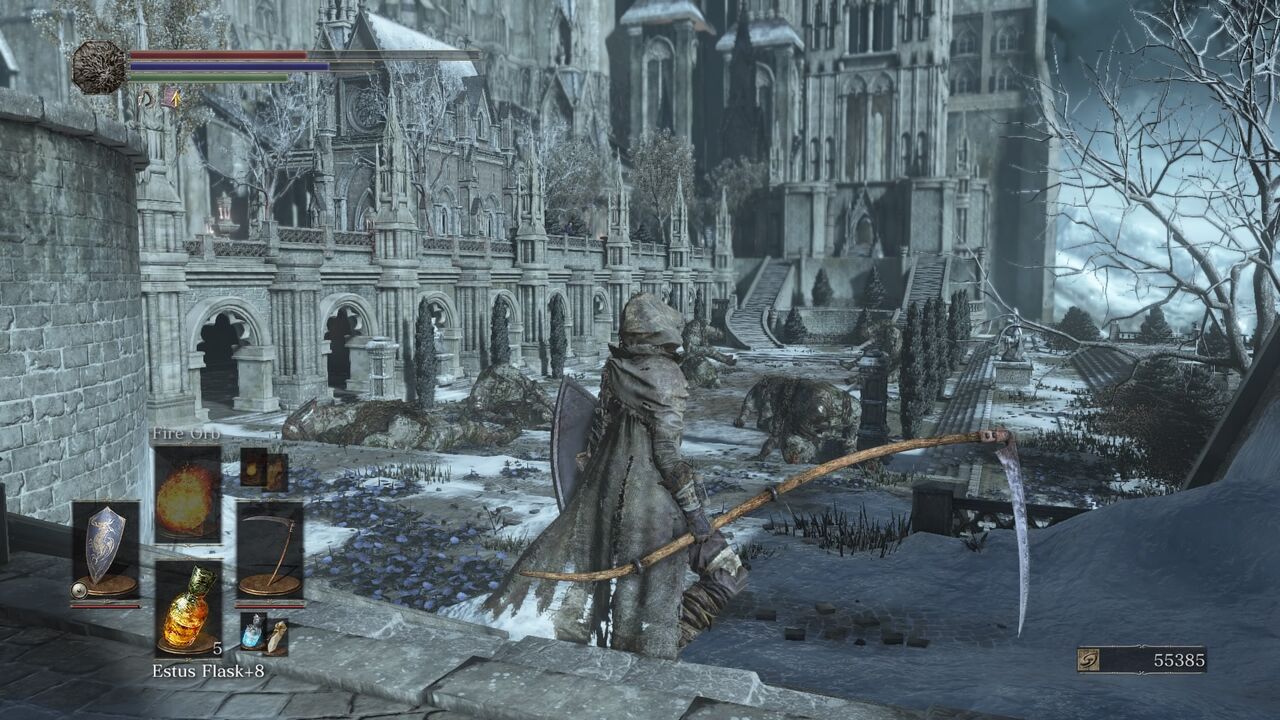Choose the small queued fireball spell icon
Viewport: 1280px width, 720px height.
click(253, 467)
